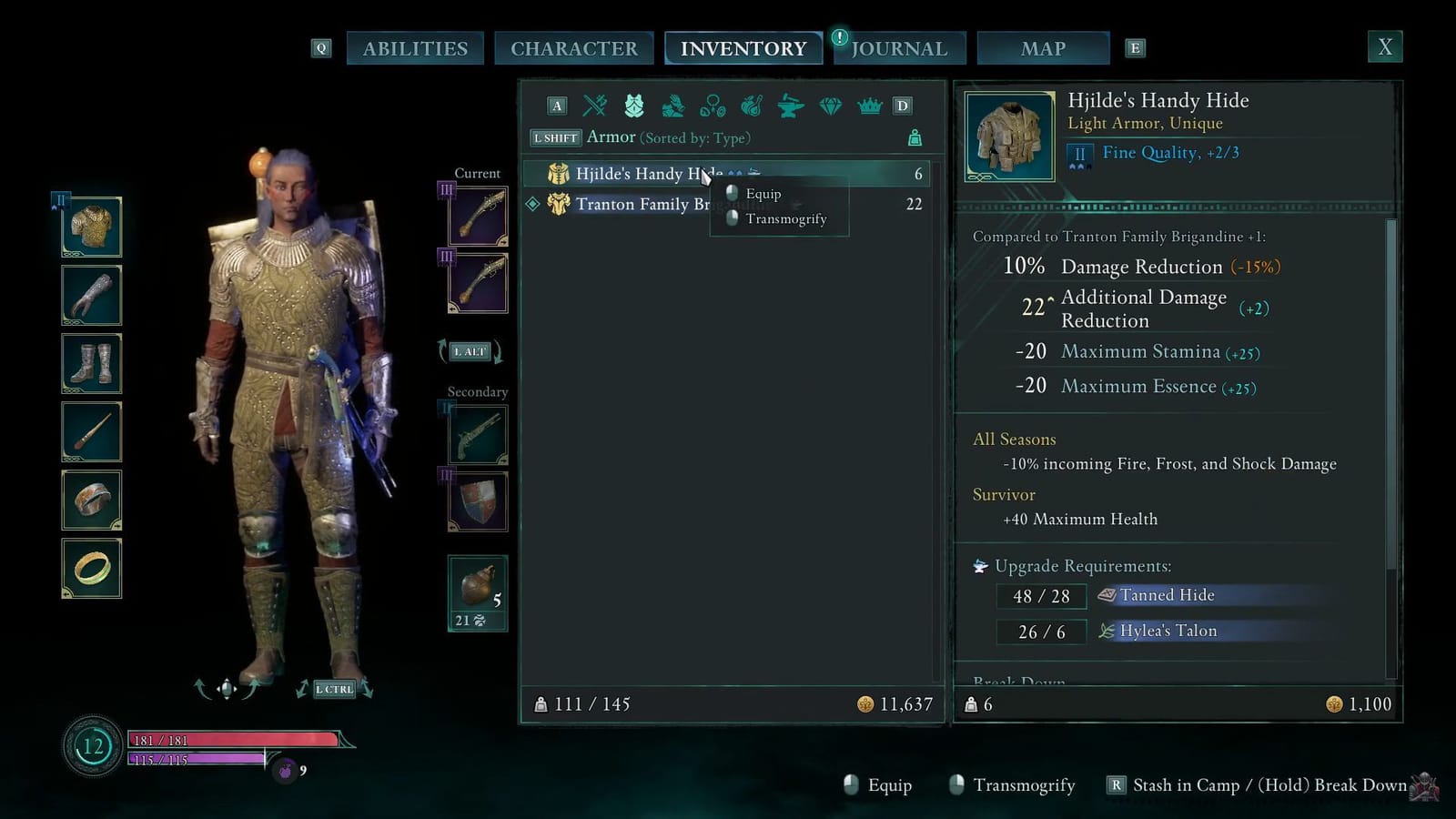Click the equipped gold ring thumbnail
Screen dimensions: 1456x819
point(91,568)
